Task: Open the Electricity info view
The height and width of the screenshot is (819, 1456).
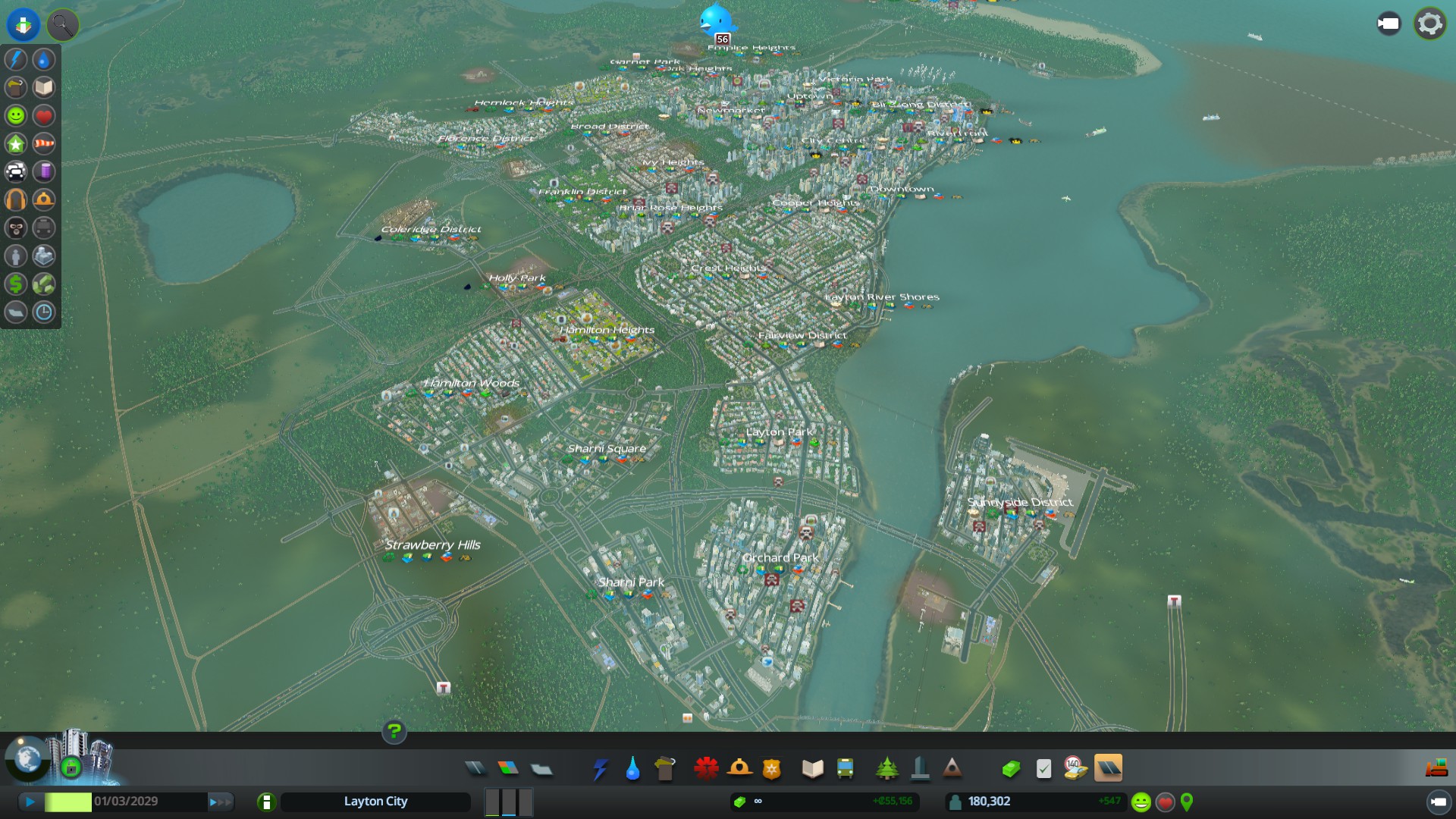Action: point(16,59)
